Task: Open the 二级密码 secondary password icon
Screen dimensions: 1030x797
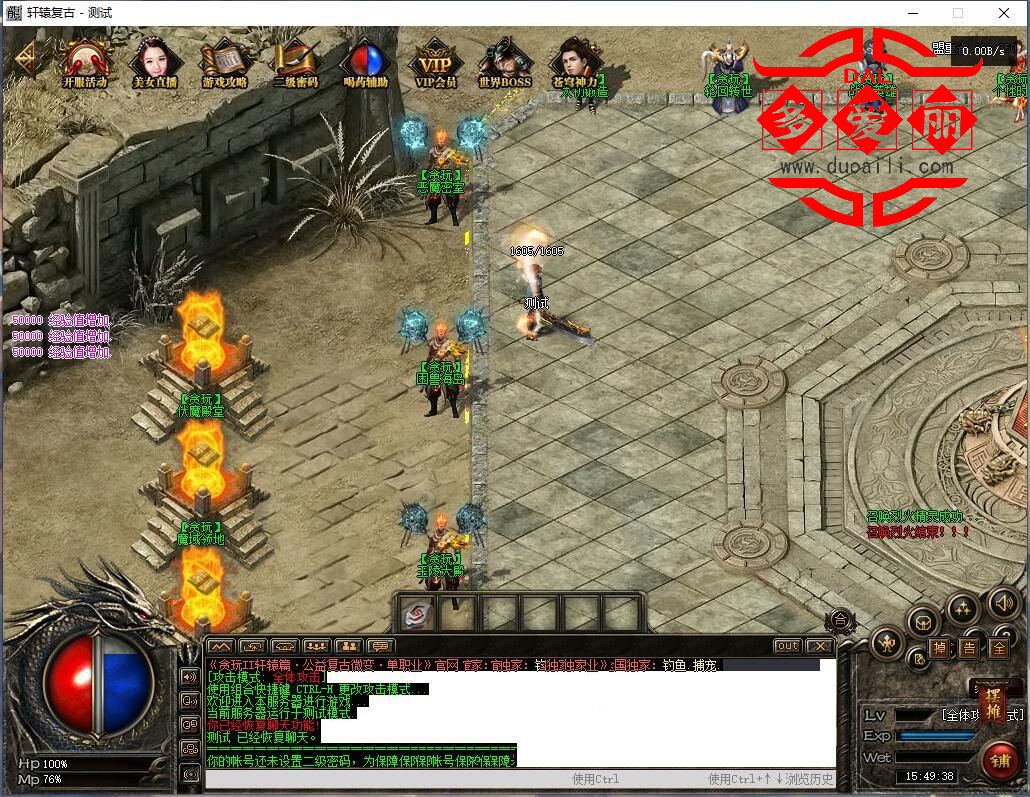Action: (295, 62)
